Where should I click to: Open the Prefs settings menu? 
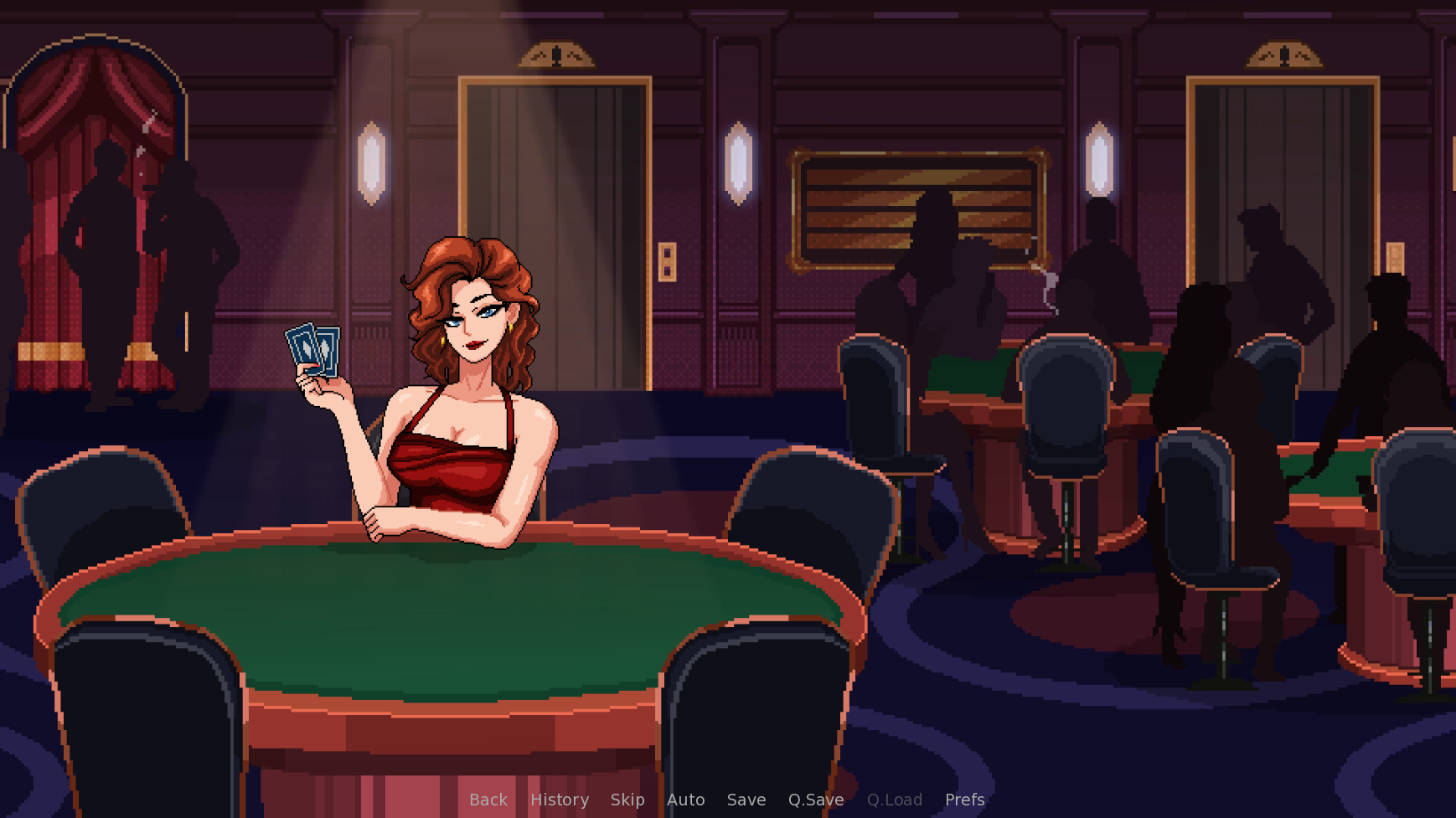point(964,800)
